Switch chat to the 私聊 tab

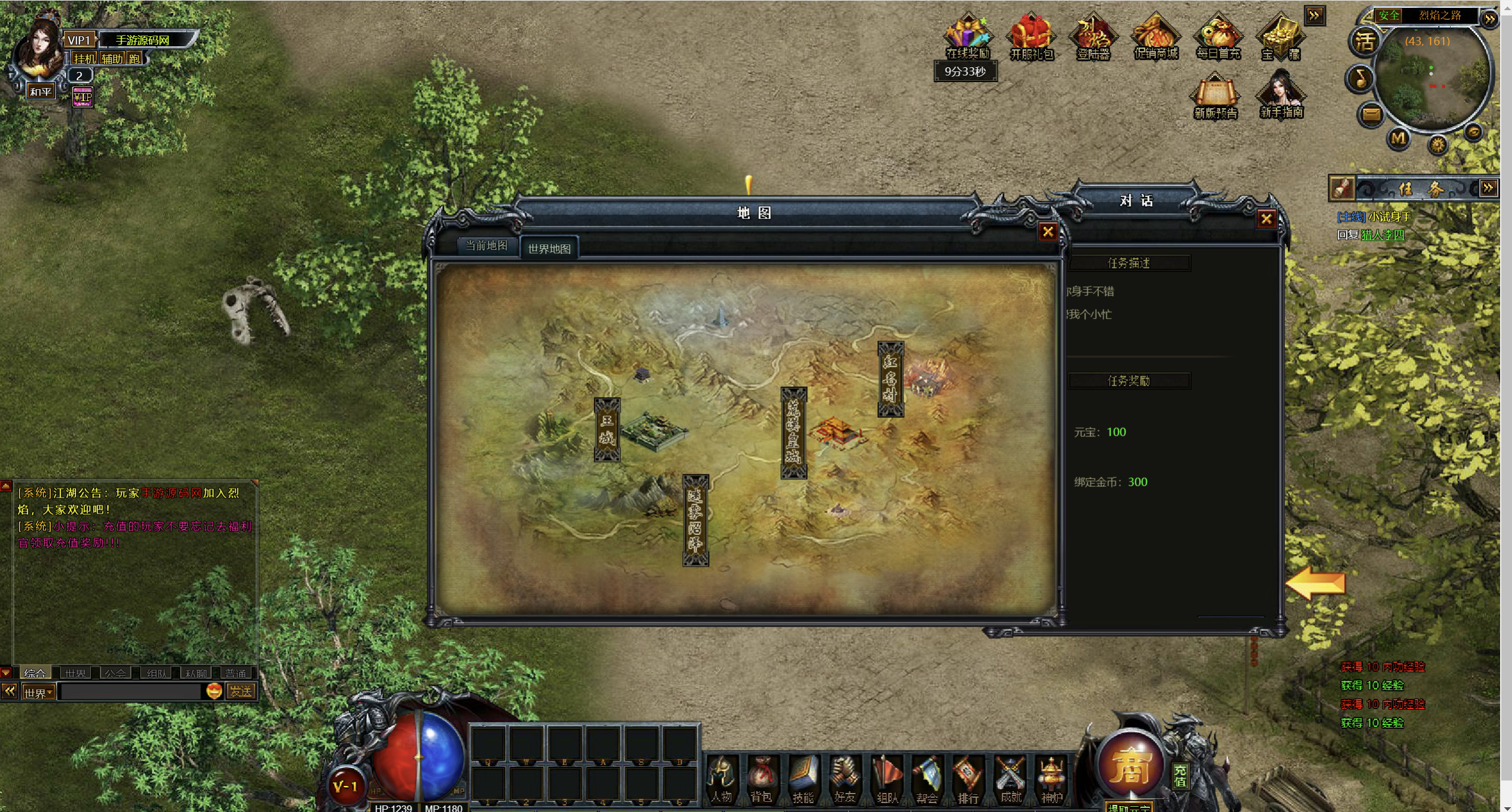pos(196,673)
